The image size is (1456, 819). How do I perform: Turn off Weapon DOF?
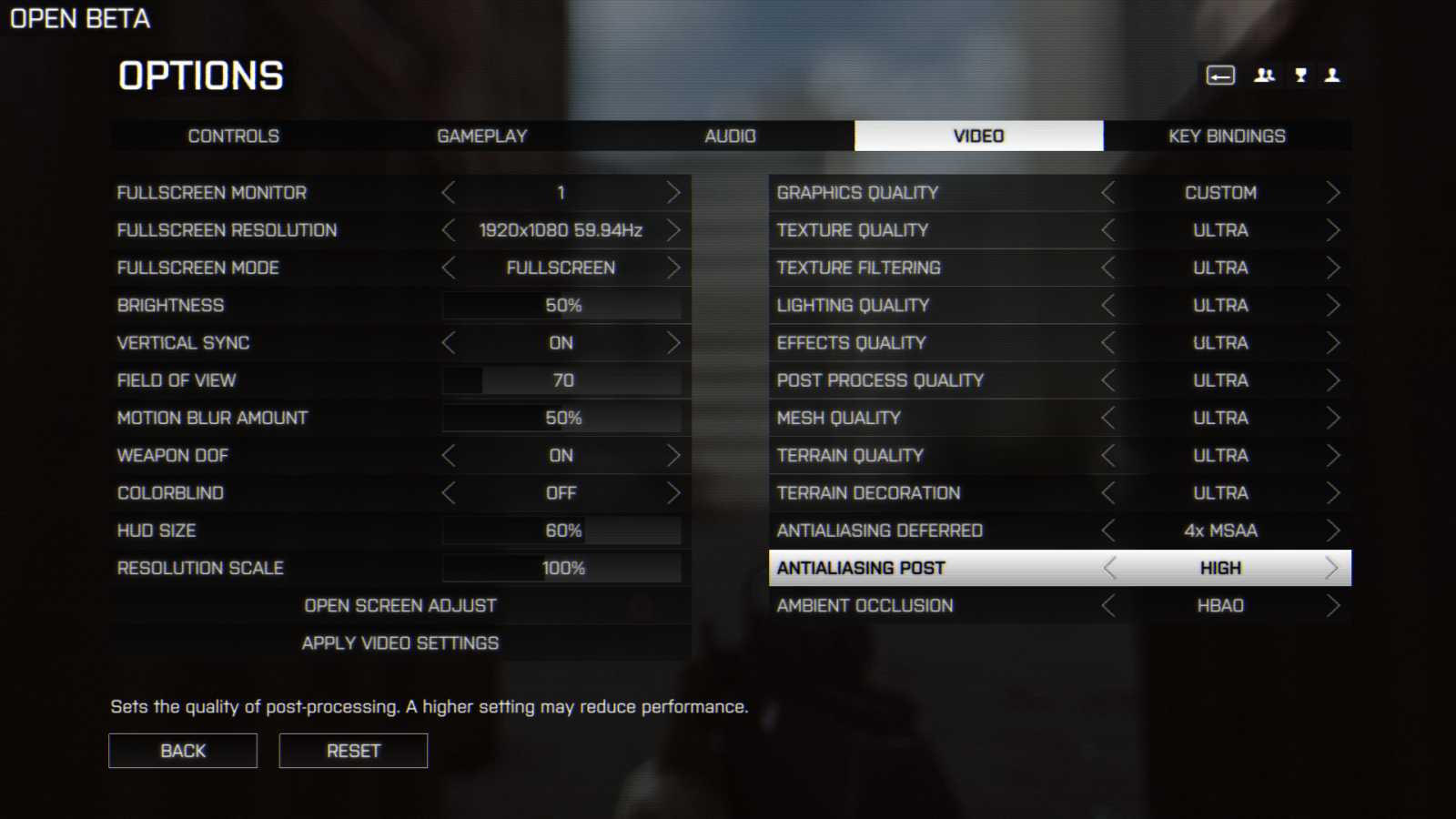(674, 455)
